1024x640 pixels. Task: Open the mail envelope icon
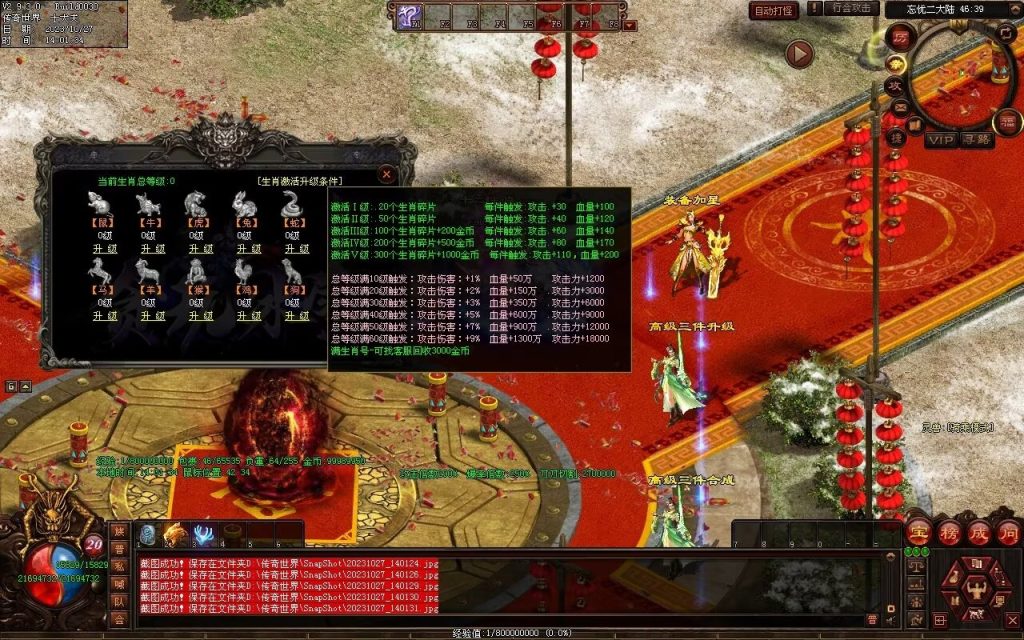pyautogui.click(x=900, y=108)
